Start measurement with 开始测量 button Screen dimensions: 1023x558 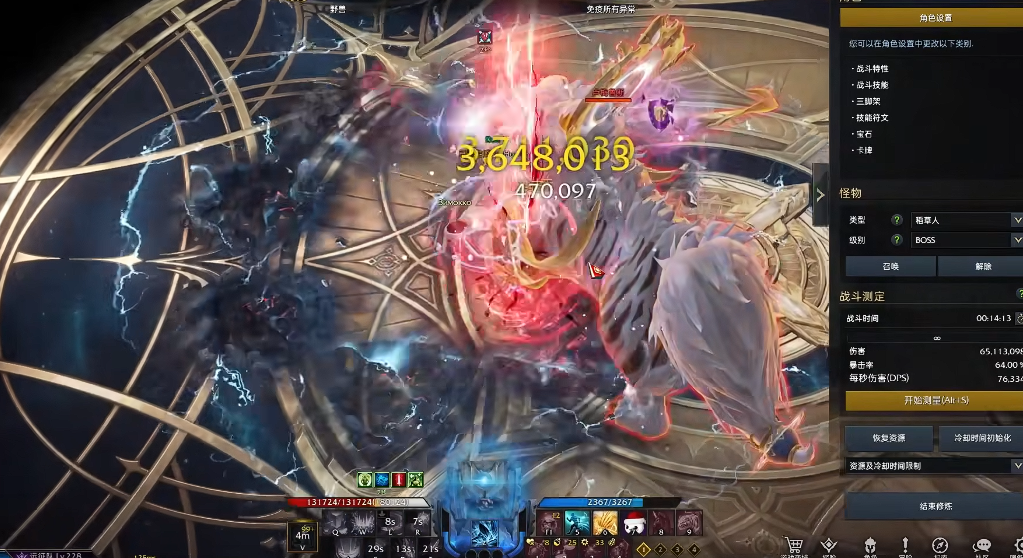tap(935, 400)
